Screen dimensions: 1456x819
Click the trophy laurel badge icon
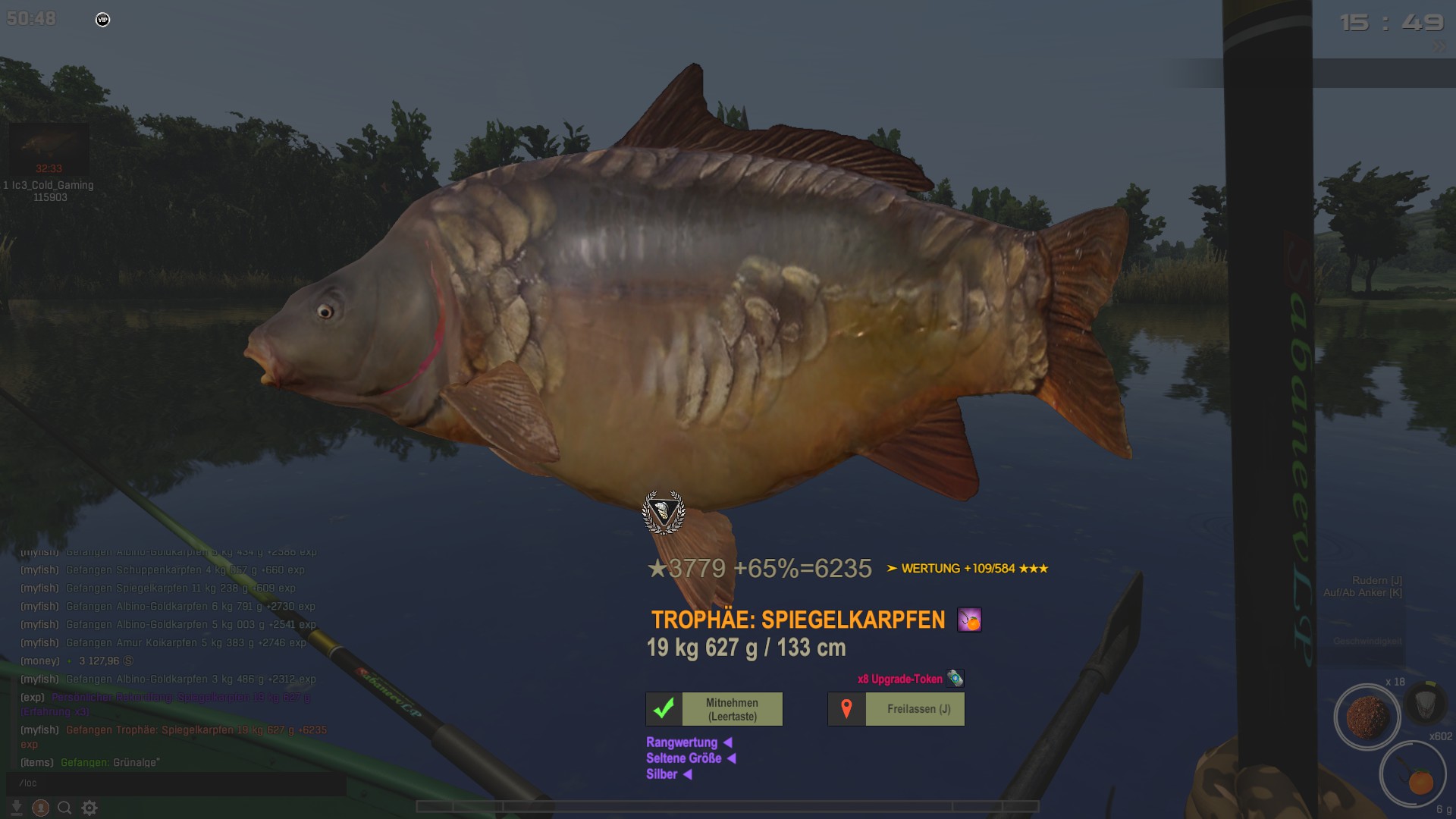pos(664,512)
